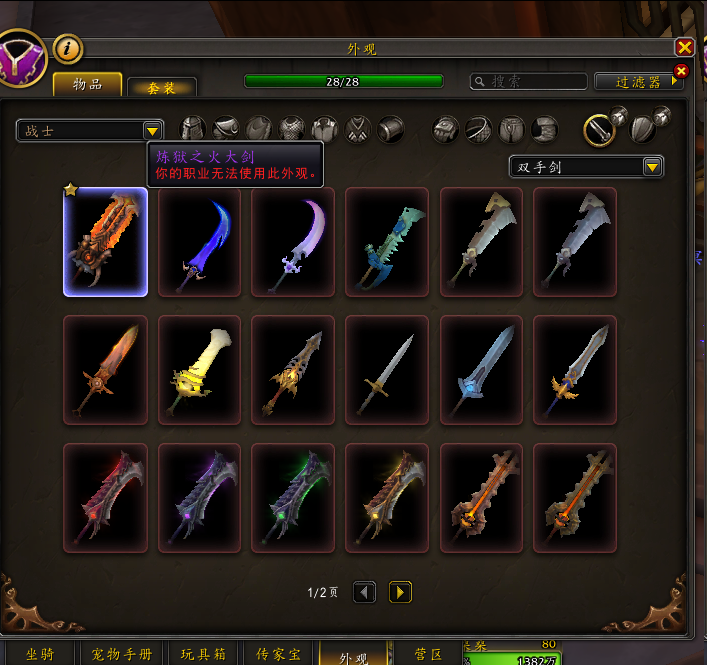Click the round info button
This screenshot has width=707, height=665.
[x=67, y=47]
